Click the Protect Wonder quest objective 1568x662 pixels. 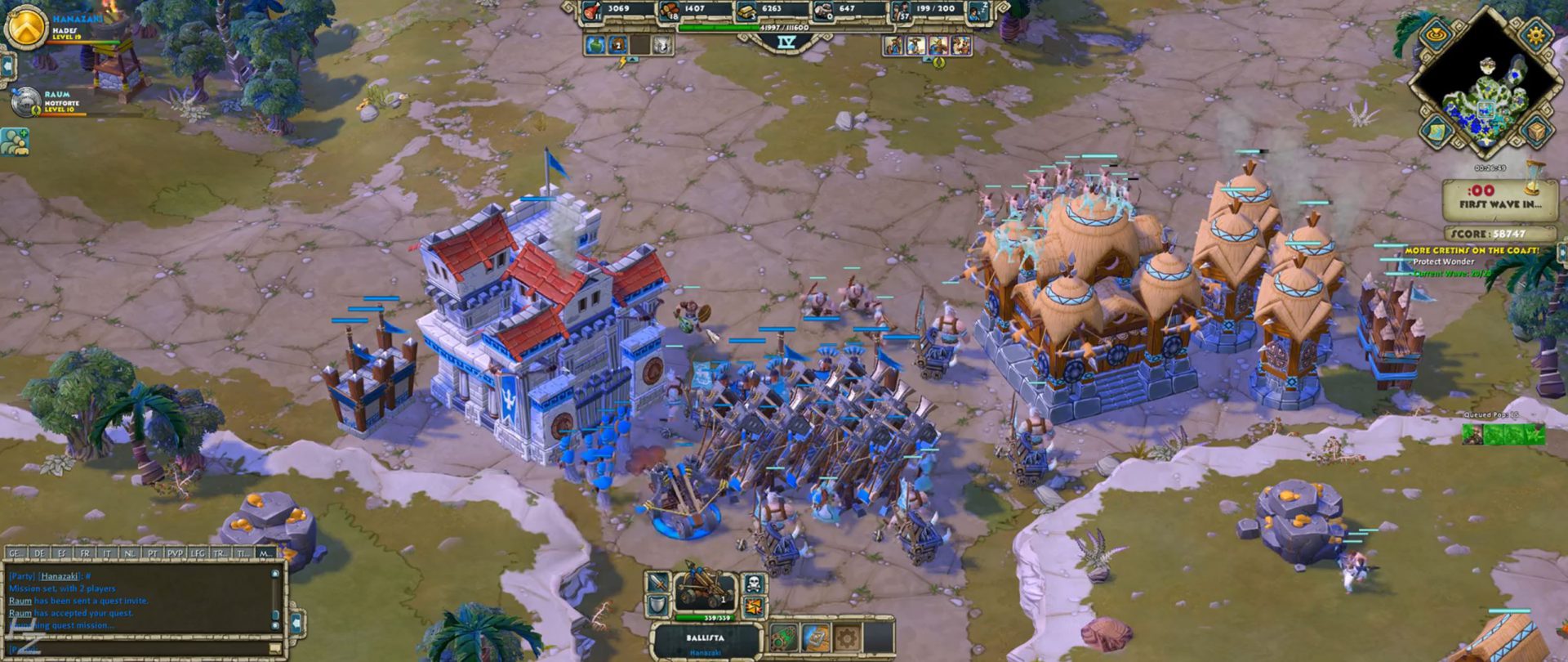1443,262
